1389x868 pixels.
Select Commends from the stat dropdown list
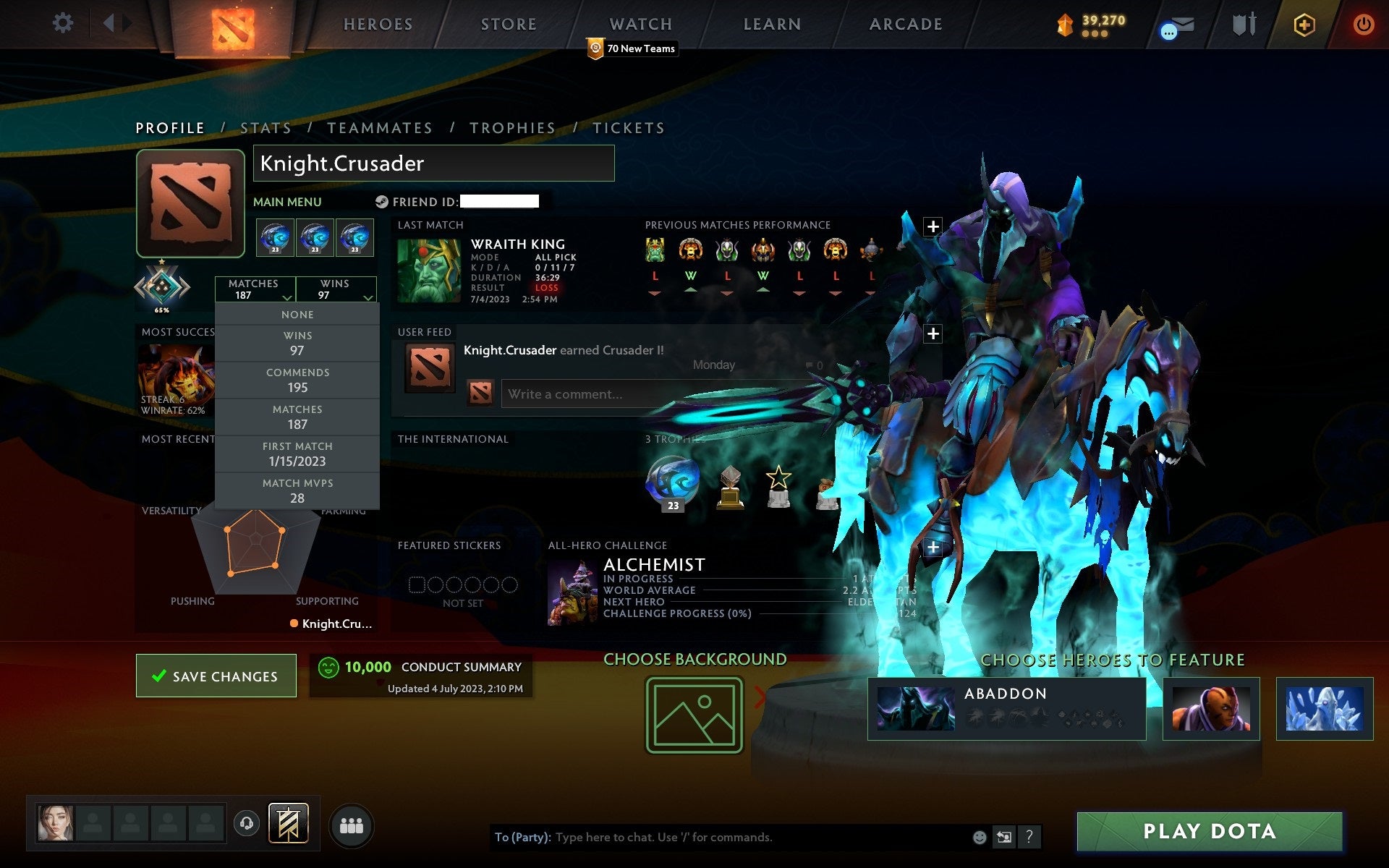coord(298,380)
